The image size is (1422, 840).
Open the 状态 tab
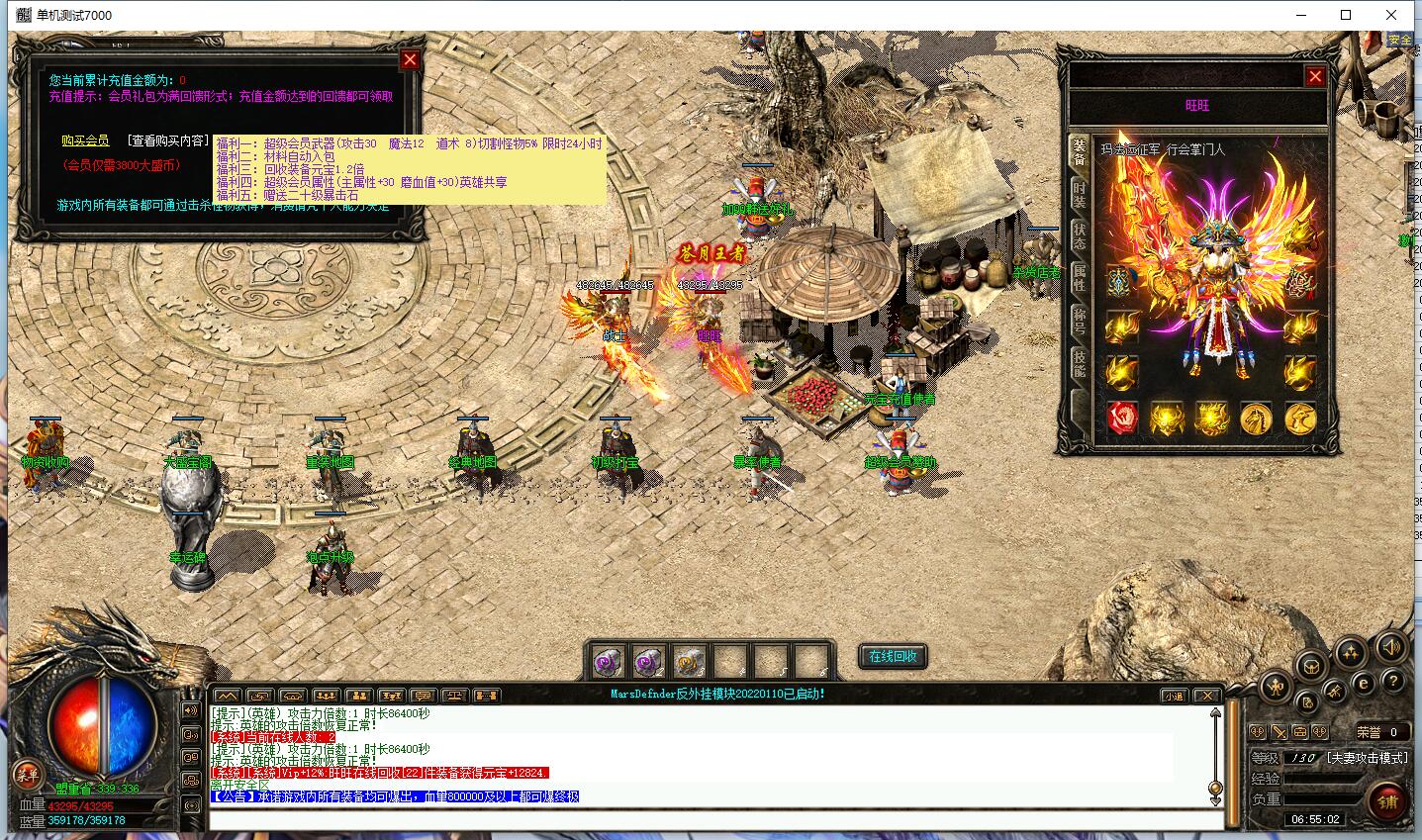pyautogui.click(x=1079, y=235)
